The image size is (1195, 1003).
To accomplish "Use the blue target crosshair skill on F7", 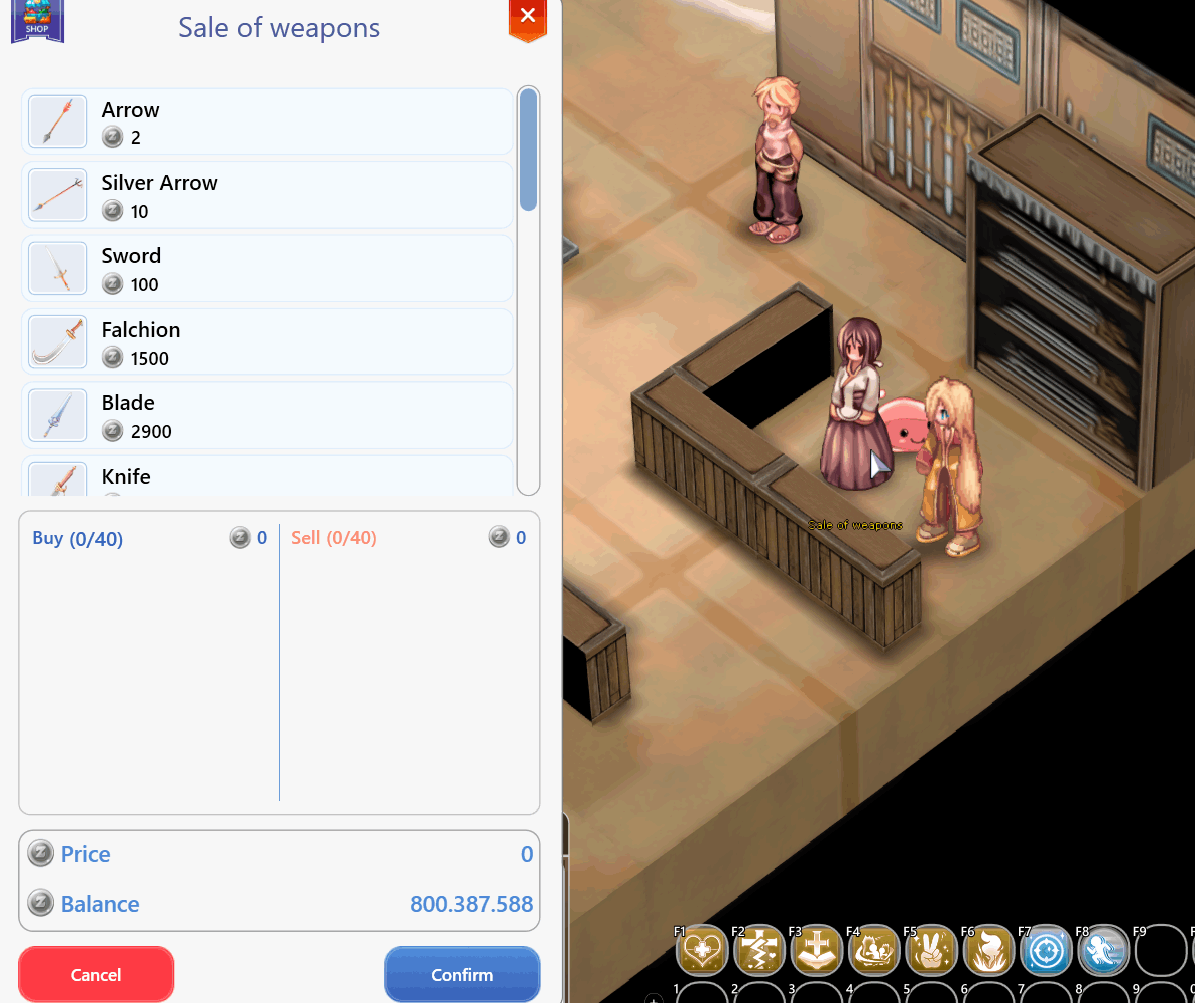I will 1047,950.
